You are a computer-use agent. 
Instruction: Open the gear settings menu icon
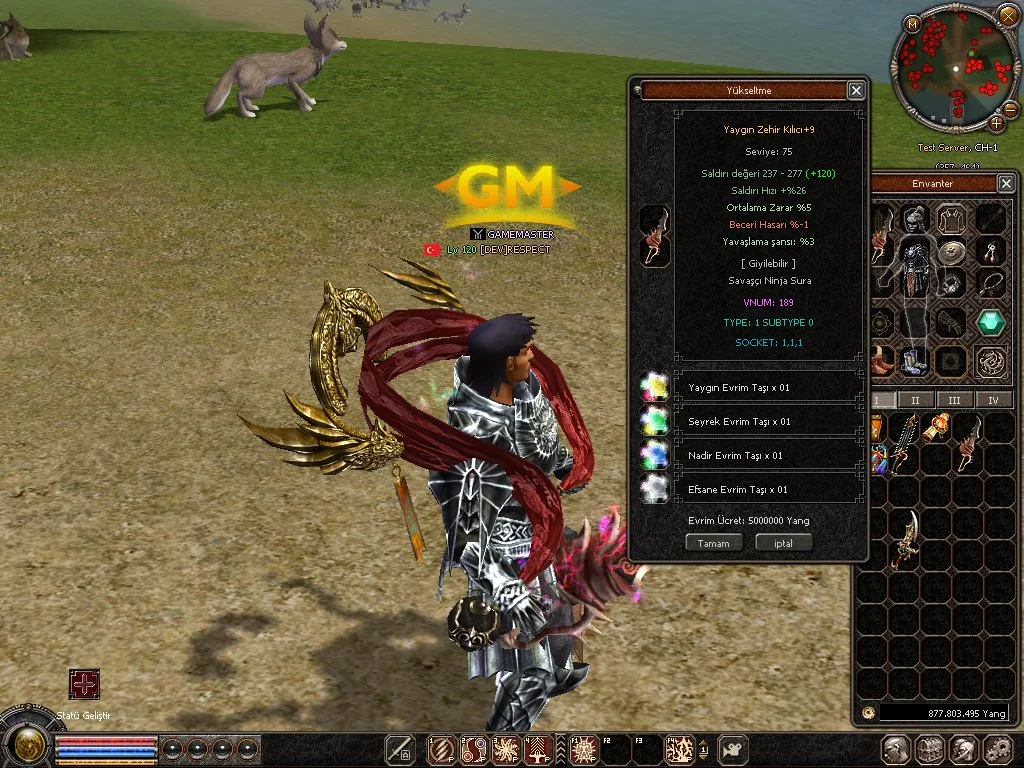tap(997, 749)
